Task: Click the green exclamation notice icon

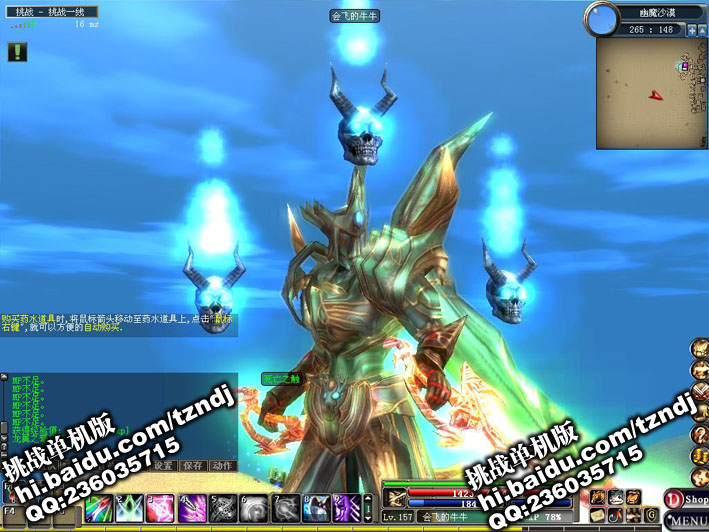Action: 16,52
